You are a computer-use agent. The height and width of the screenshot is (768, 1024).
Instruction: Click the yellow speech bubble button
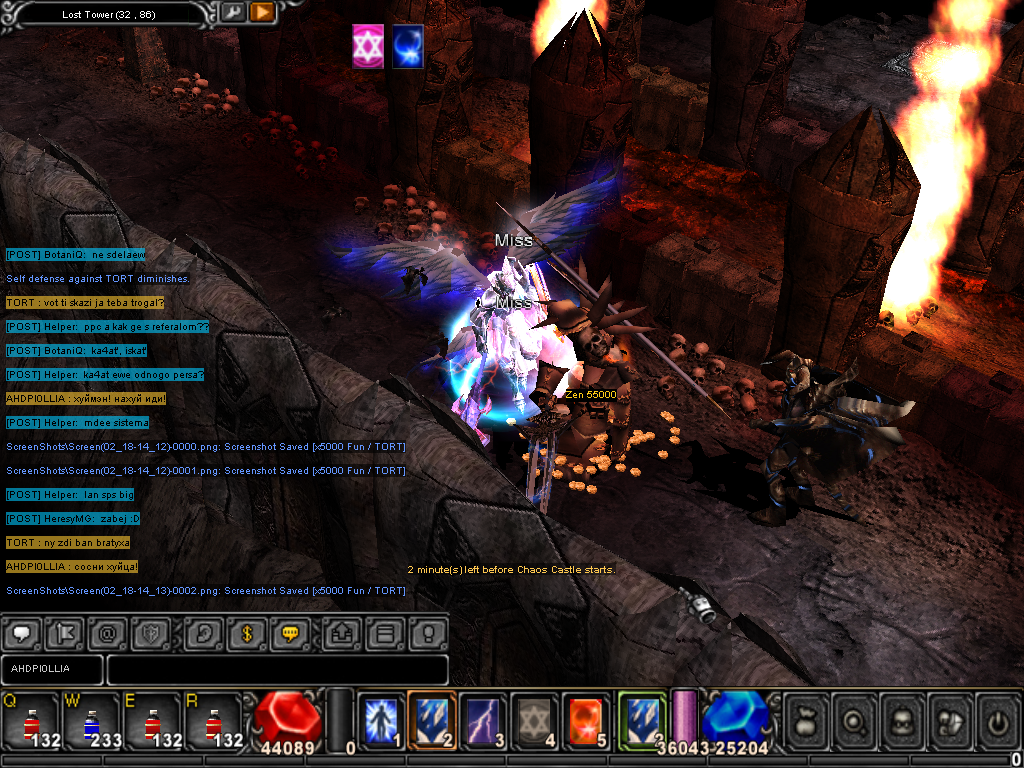coord(290,633)
